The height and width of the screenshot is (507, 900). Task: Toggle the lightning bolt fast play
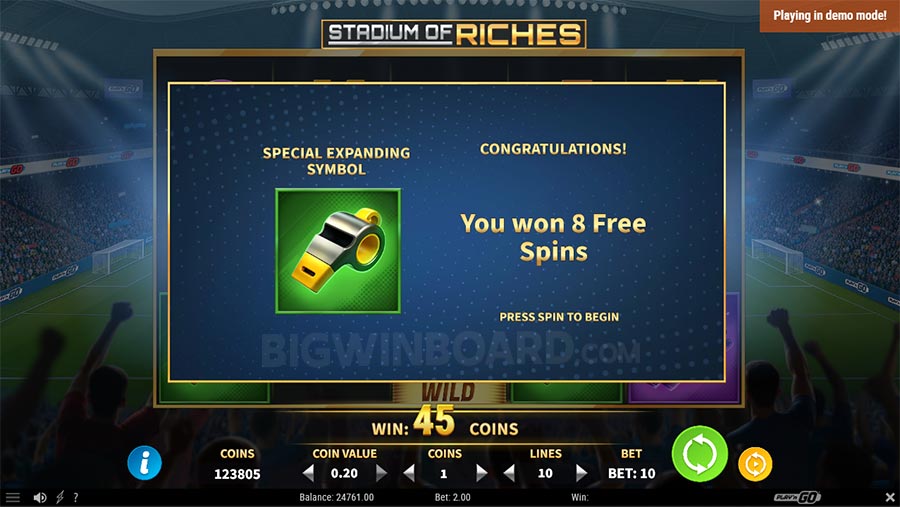[x=59, y=497]
